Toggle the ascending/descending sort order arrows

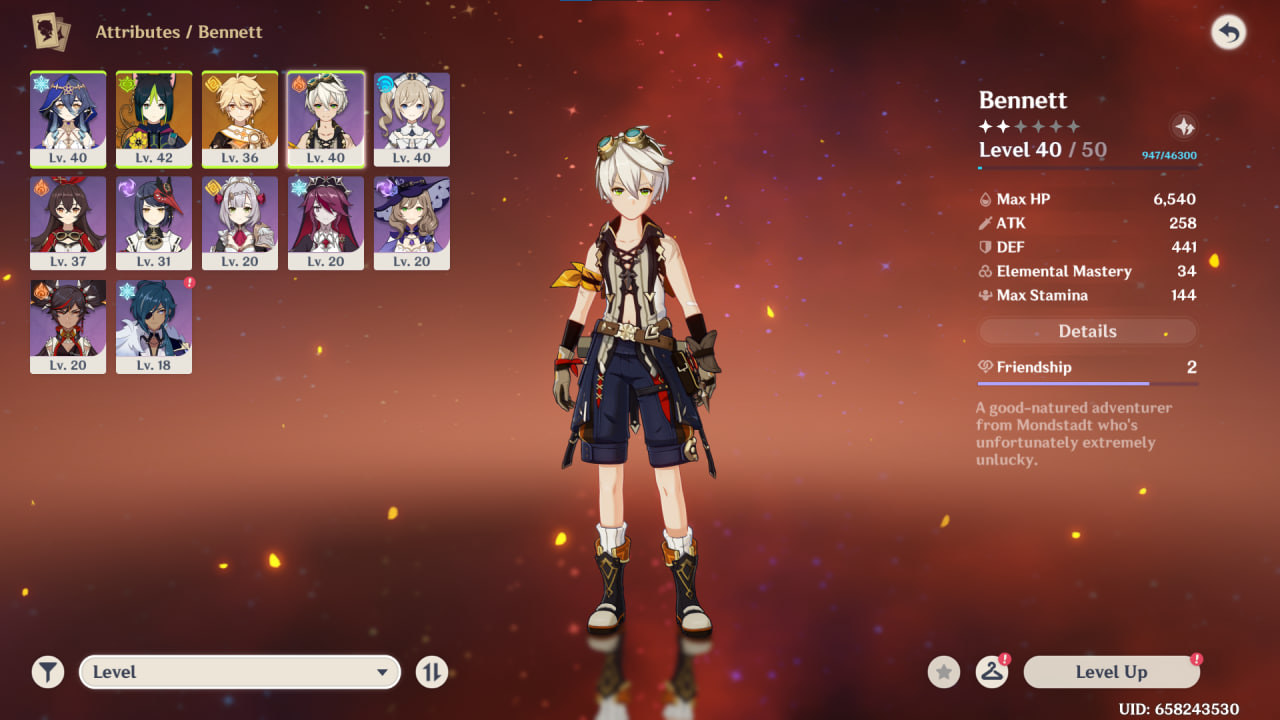tap(432, 672)
